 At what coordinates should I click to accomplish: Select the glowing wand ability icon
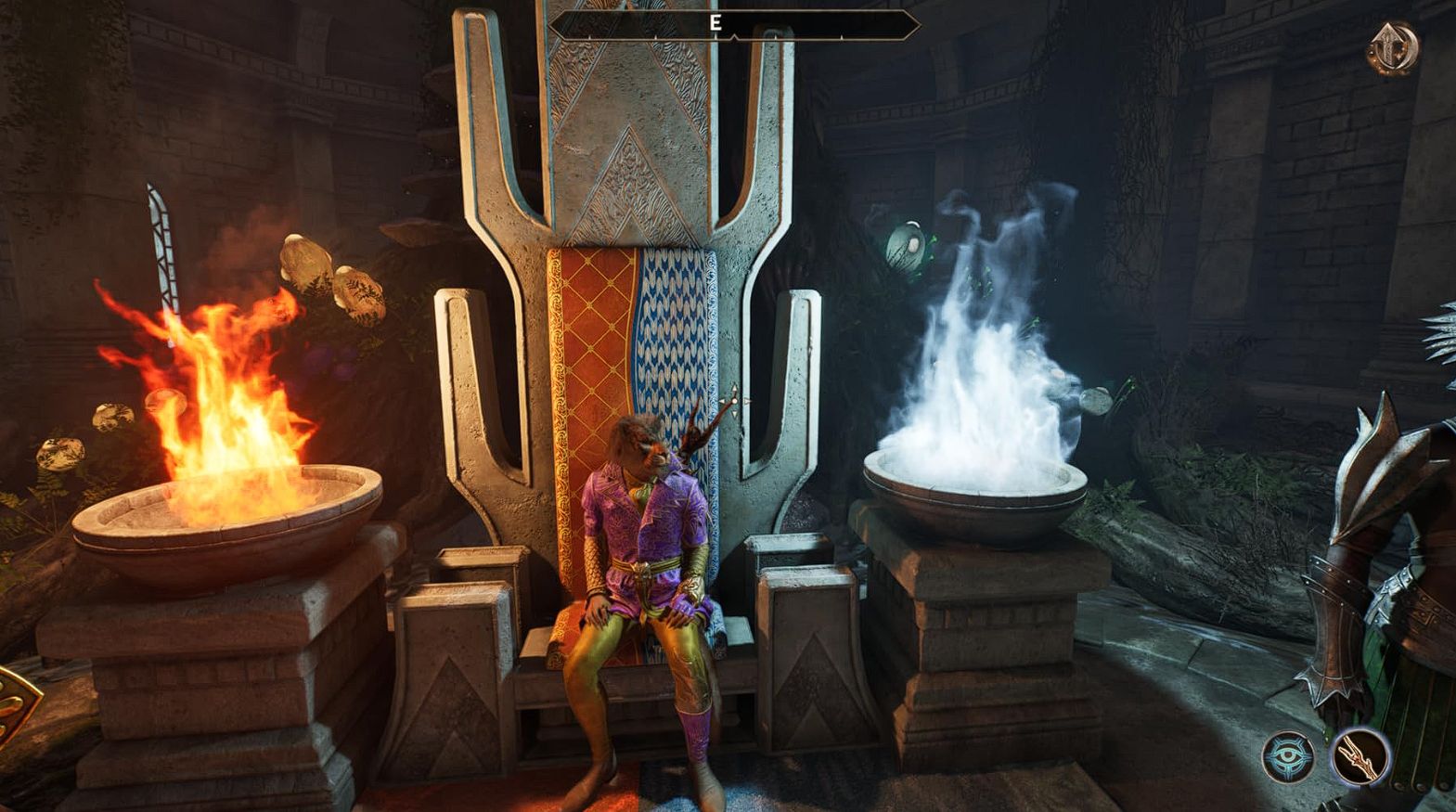[1359, 756]
